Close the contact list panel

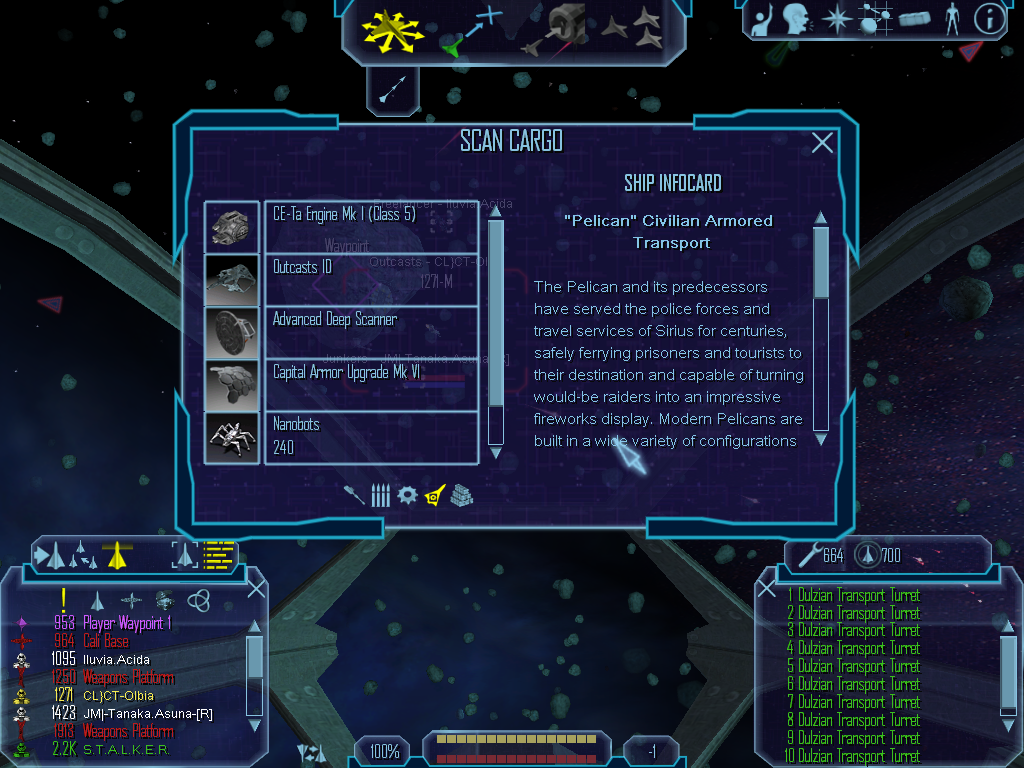coord(256,589)
